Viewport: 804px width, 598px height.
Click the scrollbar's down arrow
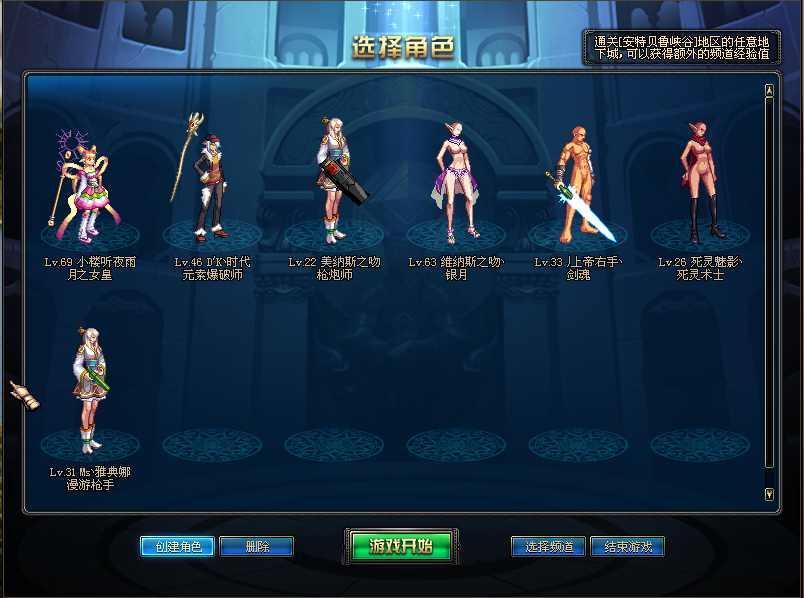click(769, 493)
